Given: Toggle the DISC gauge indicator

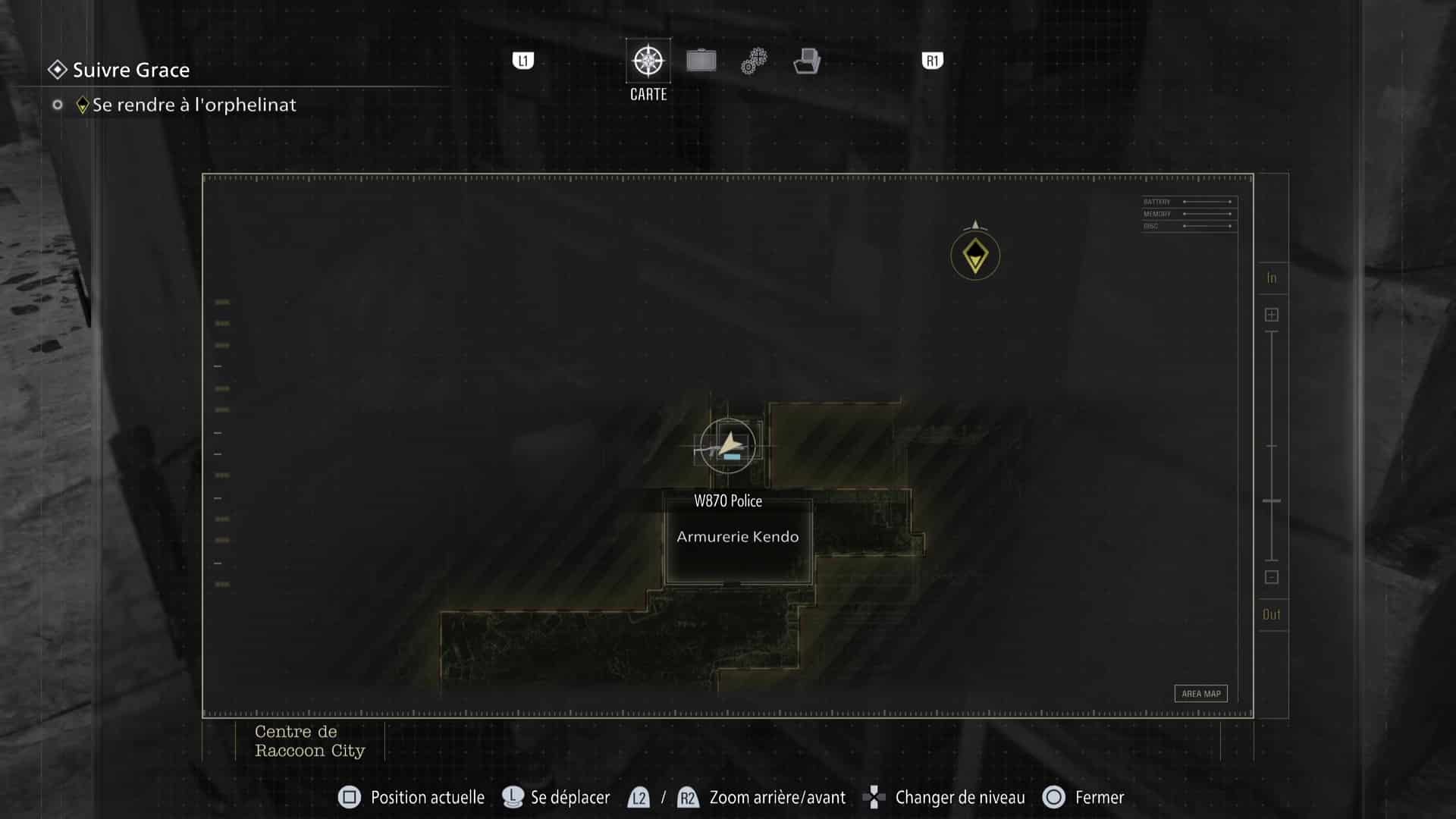Looking at the screenshot, I should point(1187,224).
